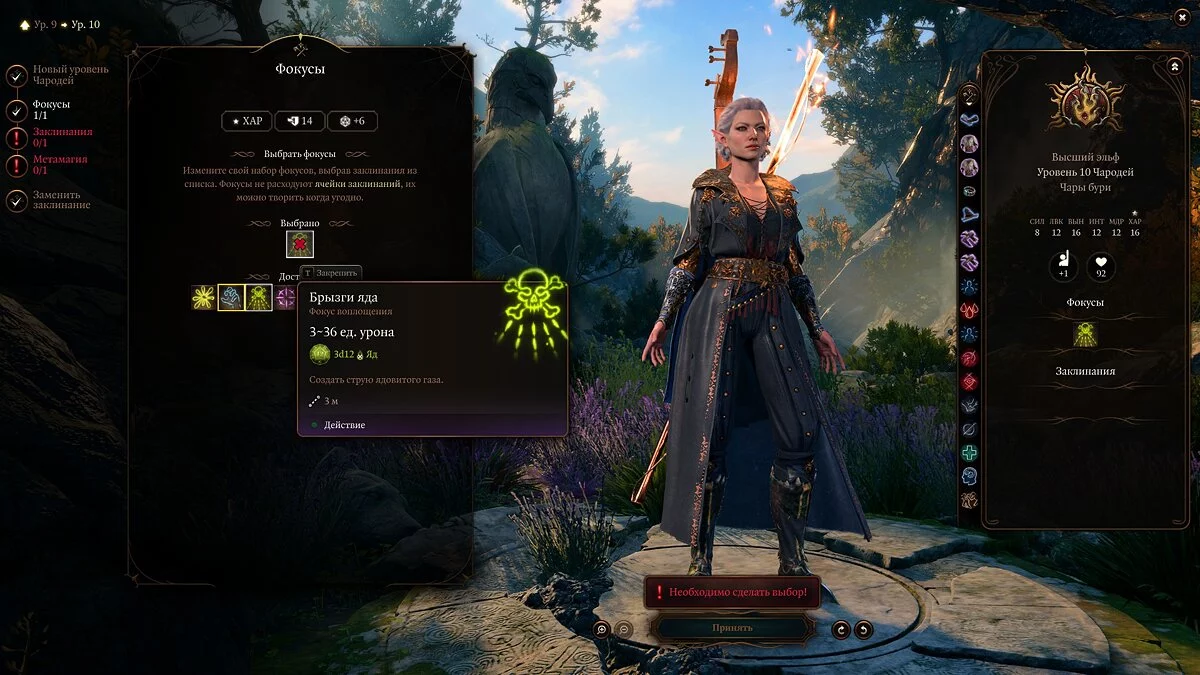The height and width of the screenshot is (675, 1200).
Task: Rotate the character clockwise
Action: [x=863, y=629]
